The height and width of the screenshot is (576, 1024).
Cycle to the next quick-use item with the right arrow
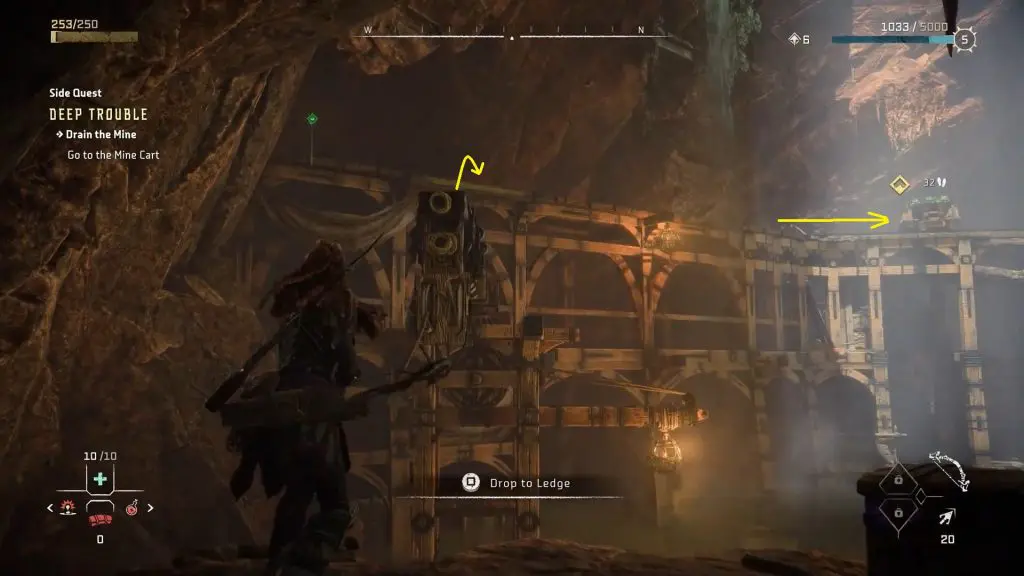151,508
